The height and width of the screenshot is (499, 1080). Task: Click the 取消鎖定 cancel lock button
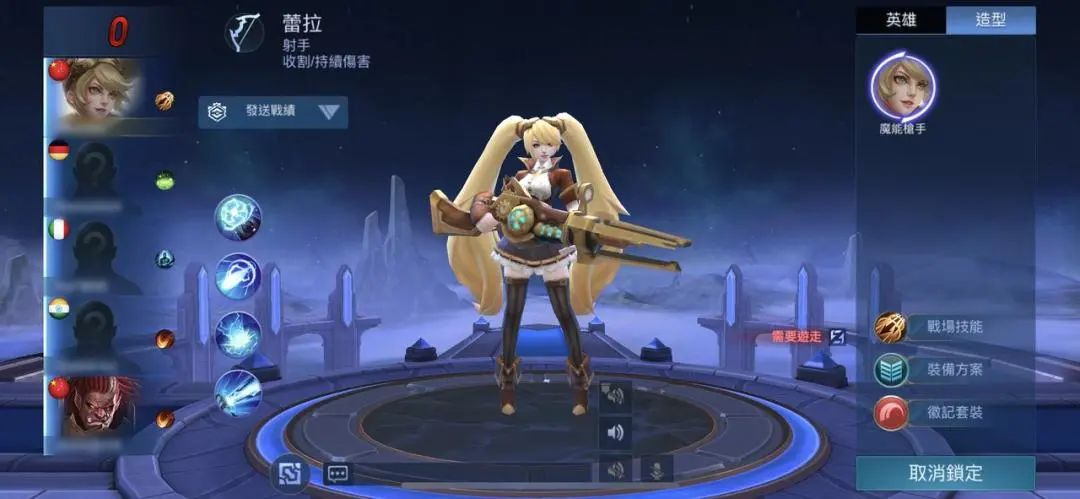coord(945,473)
